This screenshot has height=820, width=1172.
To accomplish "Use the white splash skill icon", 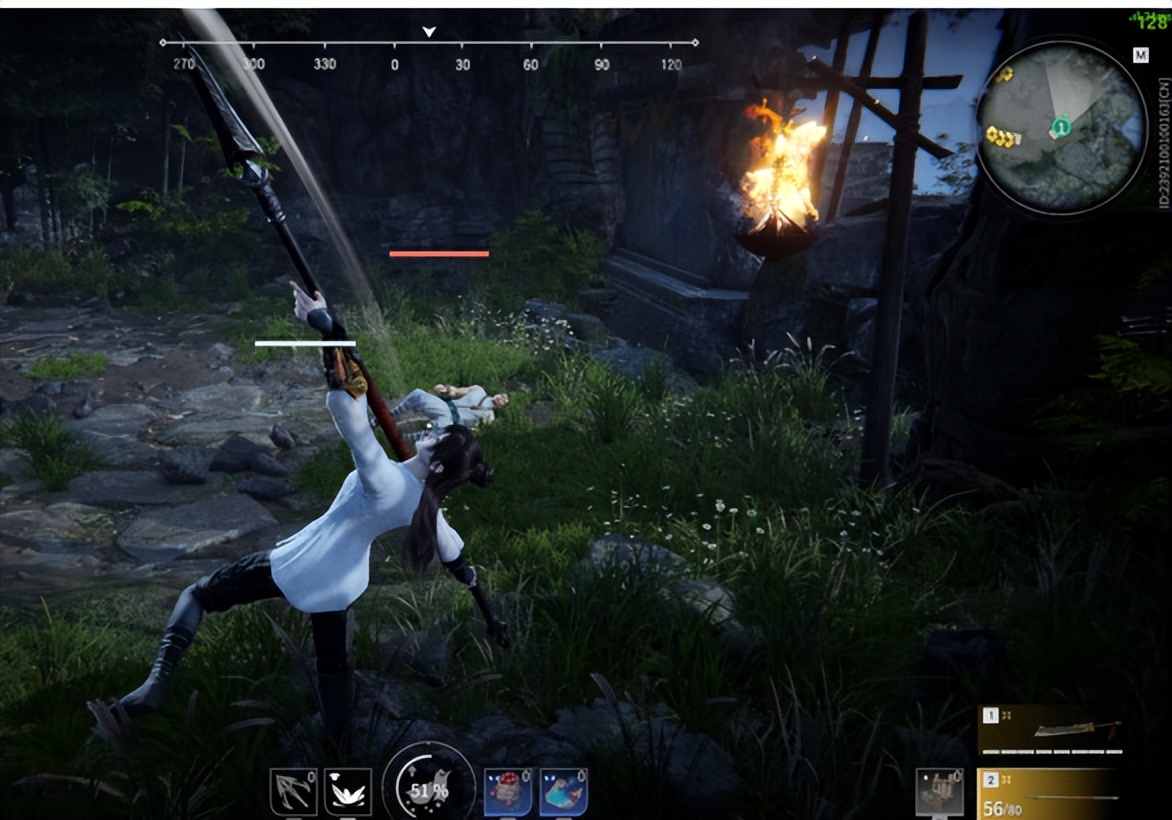I will pos(348,791).
